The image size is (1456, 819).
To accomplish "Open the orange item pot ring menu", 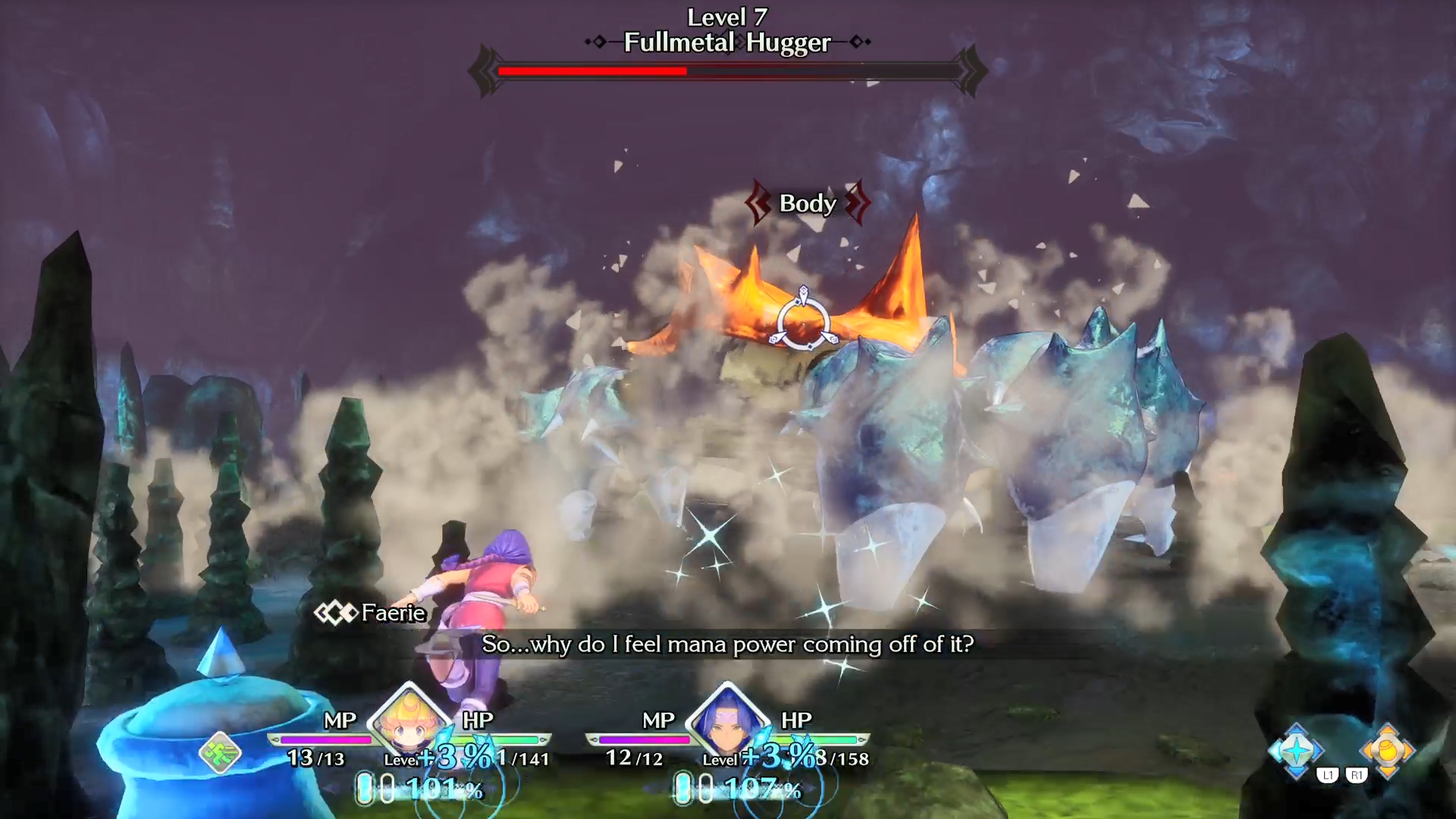I will click(1387, 750).
